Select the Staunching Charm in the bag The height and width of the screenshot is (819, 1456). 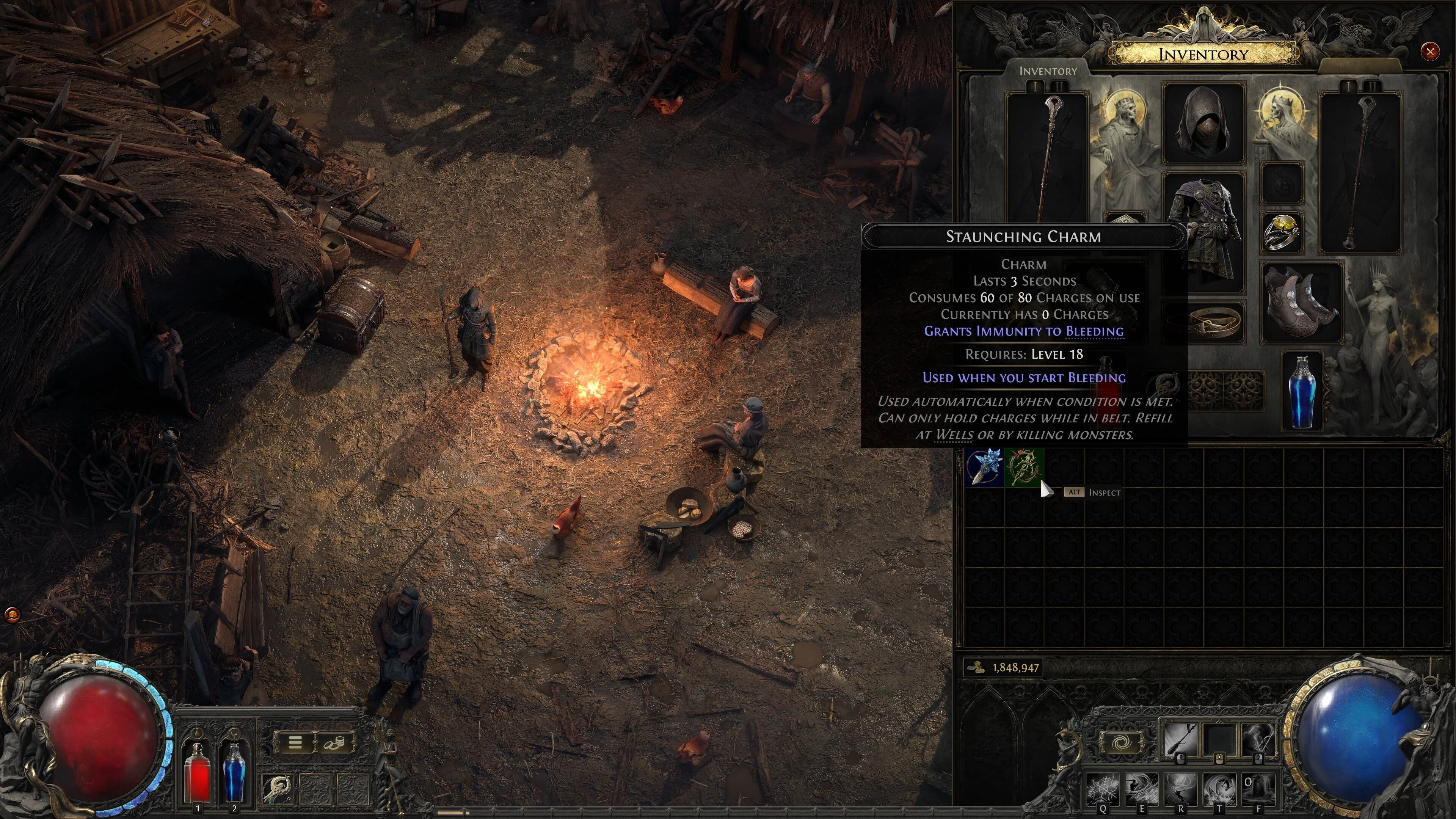pos(1024,467)
